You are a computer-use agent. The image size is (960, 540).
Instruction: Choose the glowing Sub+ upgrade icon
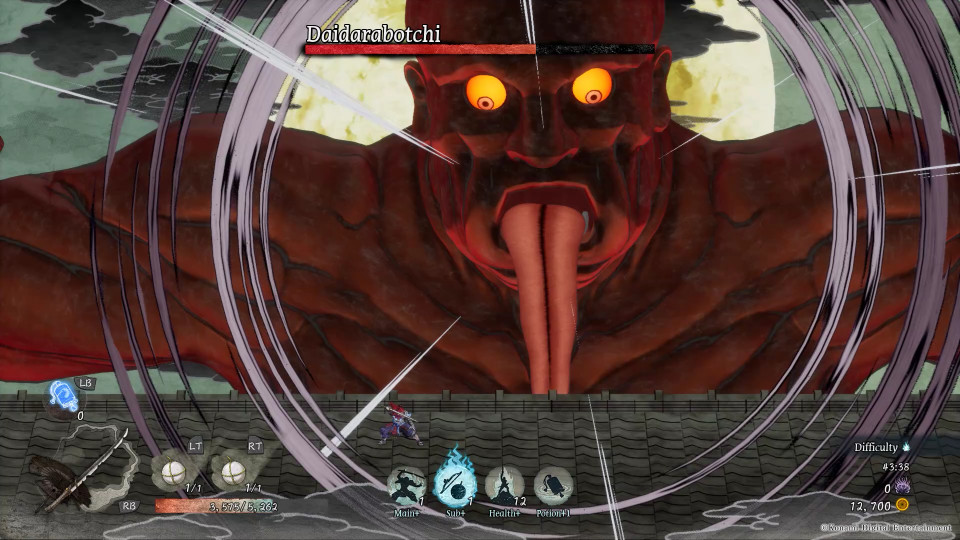(455, 483)
